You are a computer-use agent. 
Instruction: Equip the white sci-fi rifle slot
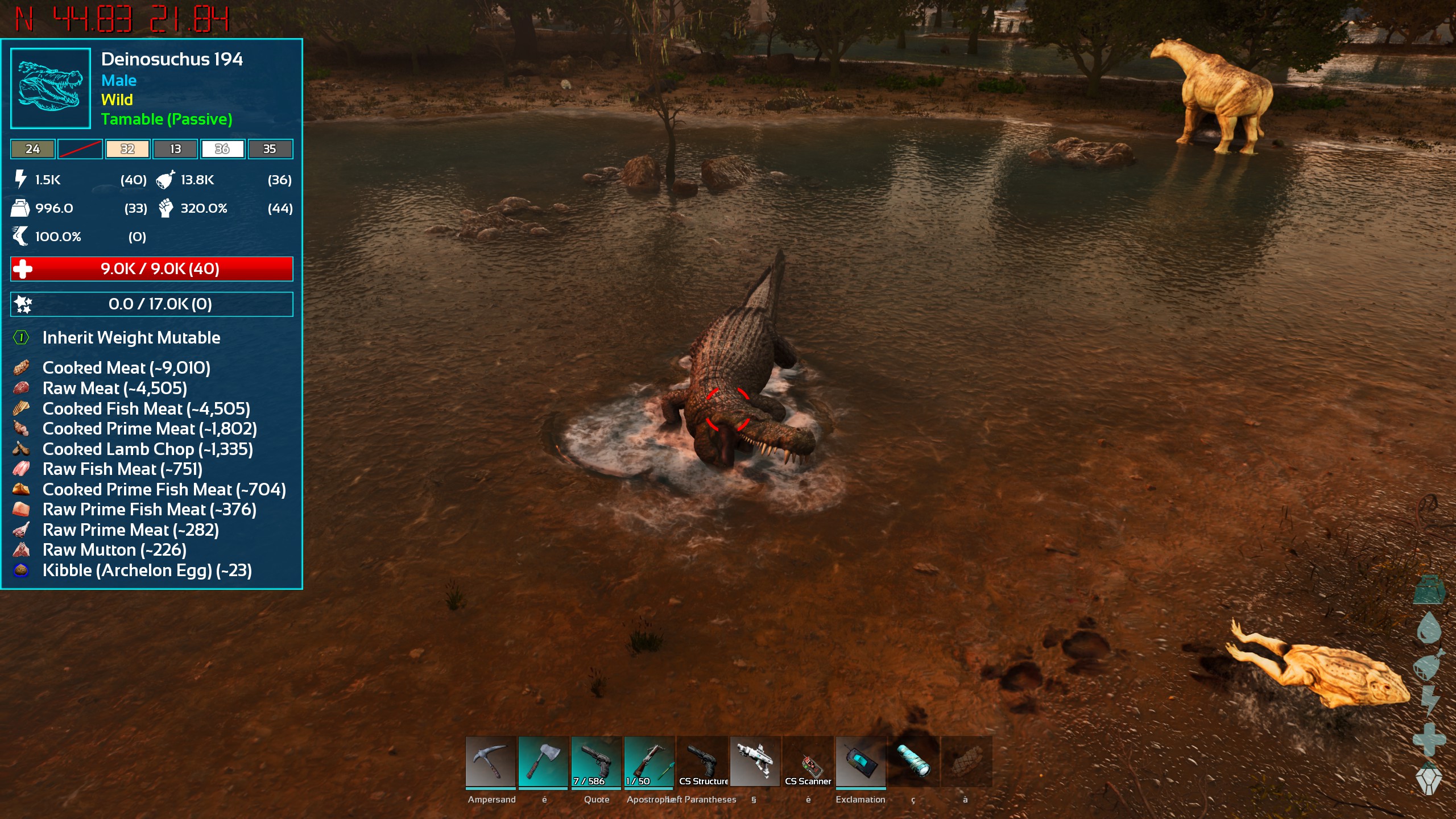pyautogui.click(x=755, y=762)
